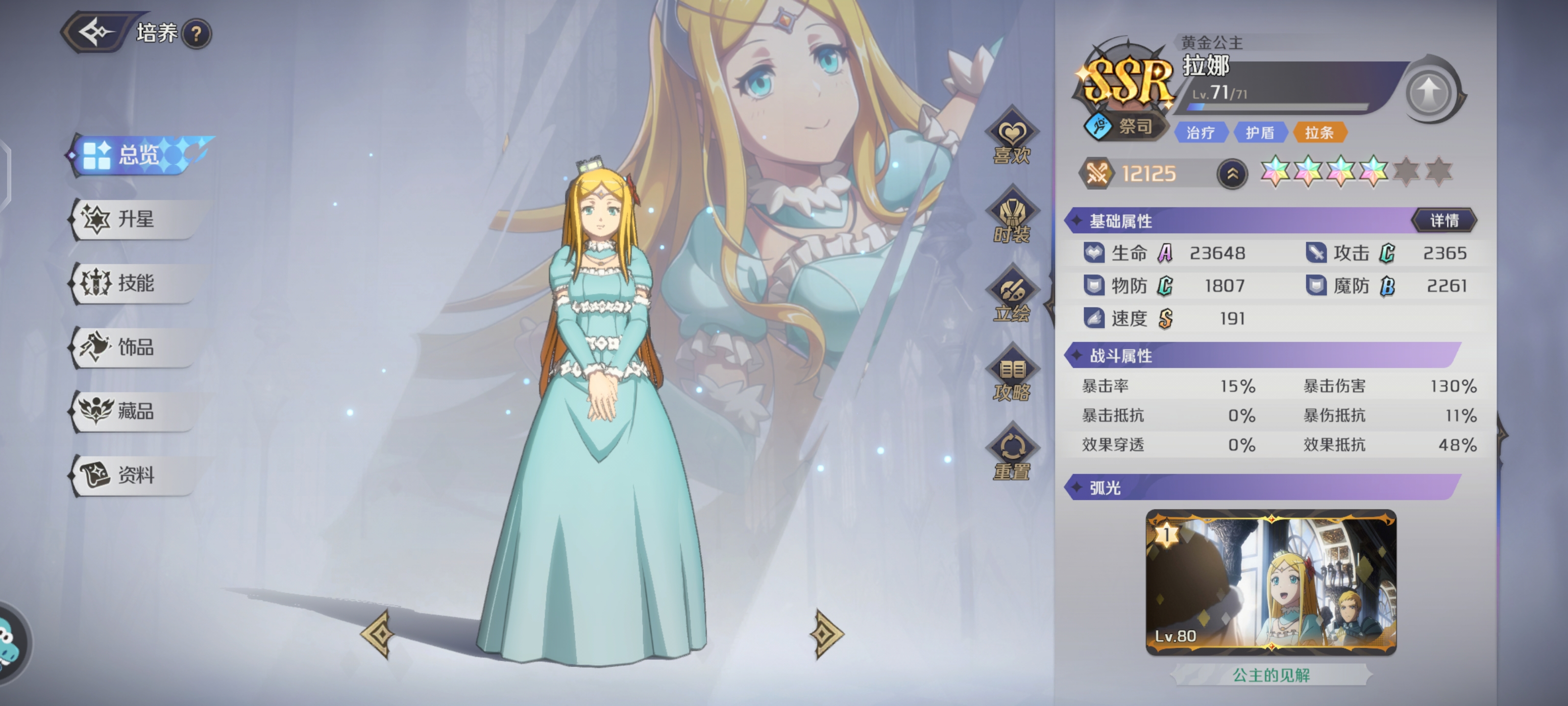
Task: Switch to the 升星 star-up tab
Action: [135, 219]
